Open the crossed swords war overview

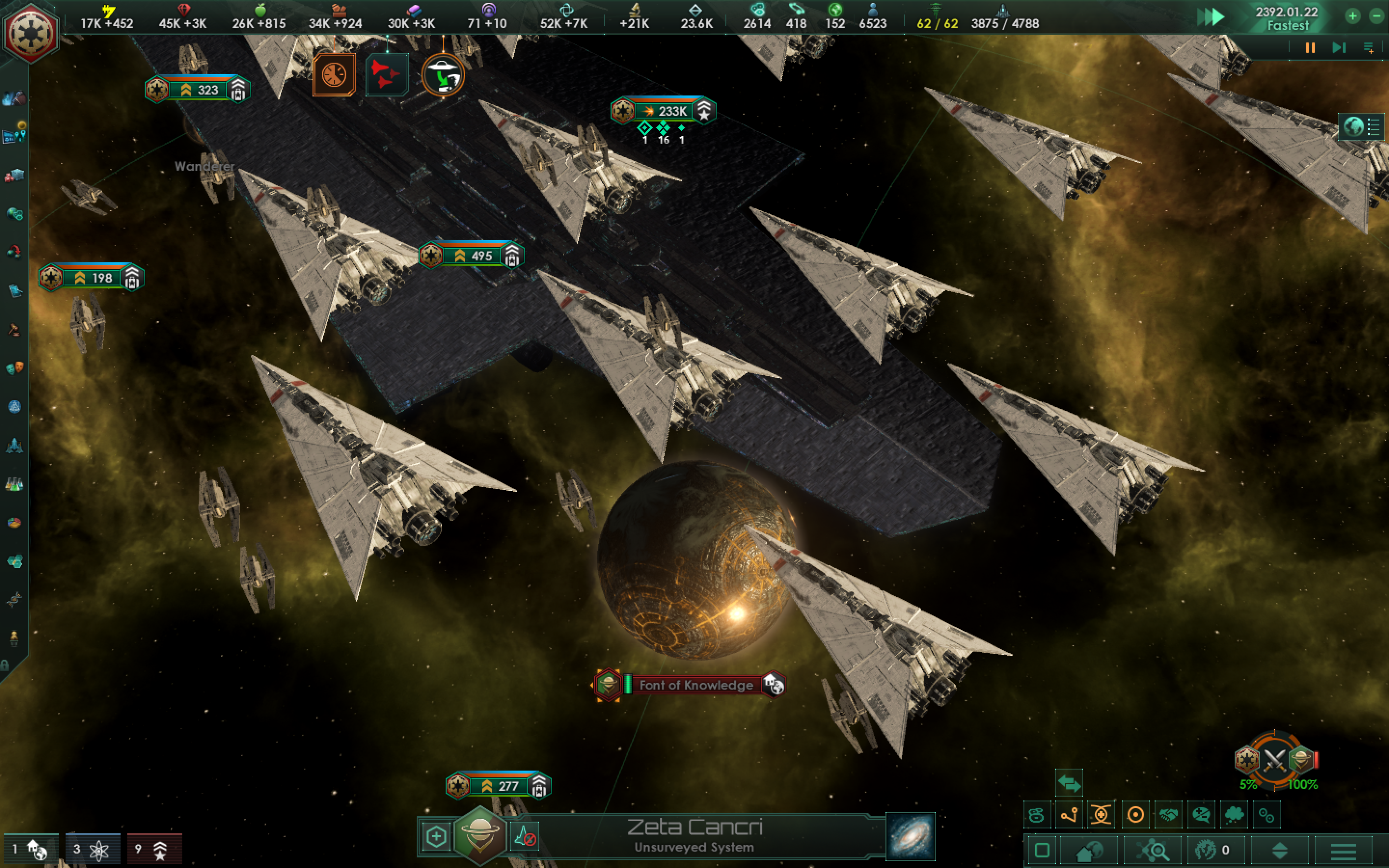pos(1274,760)
